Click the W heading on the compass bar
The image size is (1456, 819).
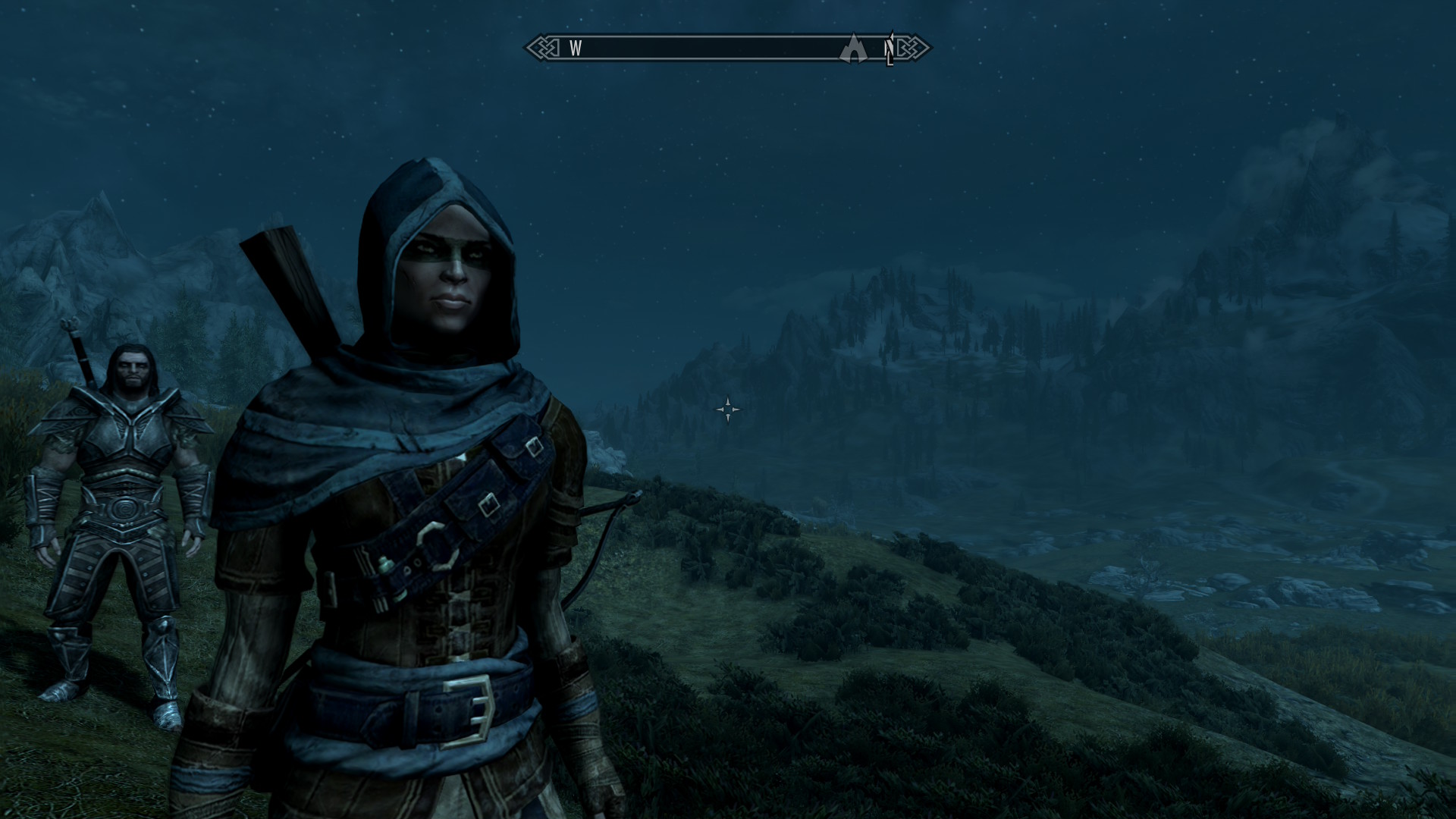[576, 49]
